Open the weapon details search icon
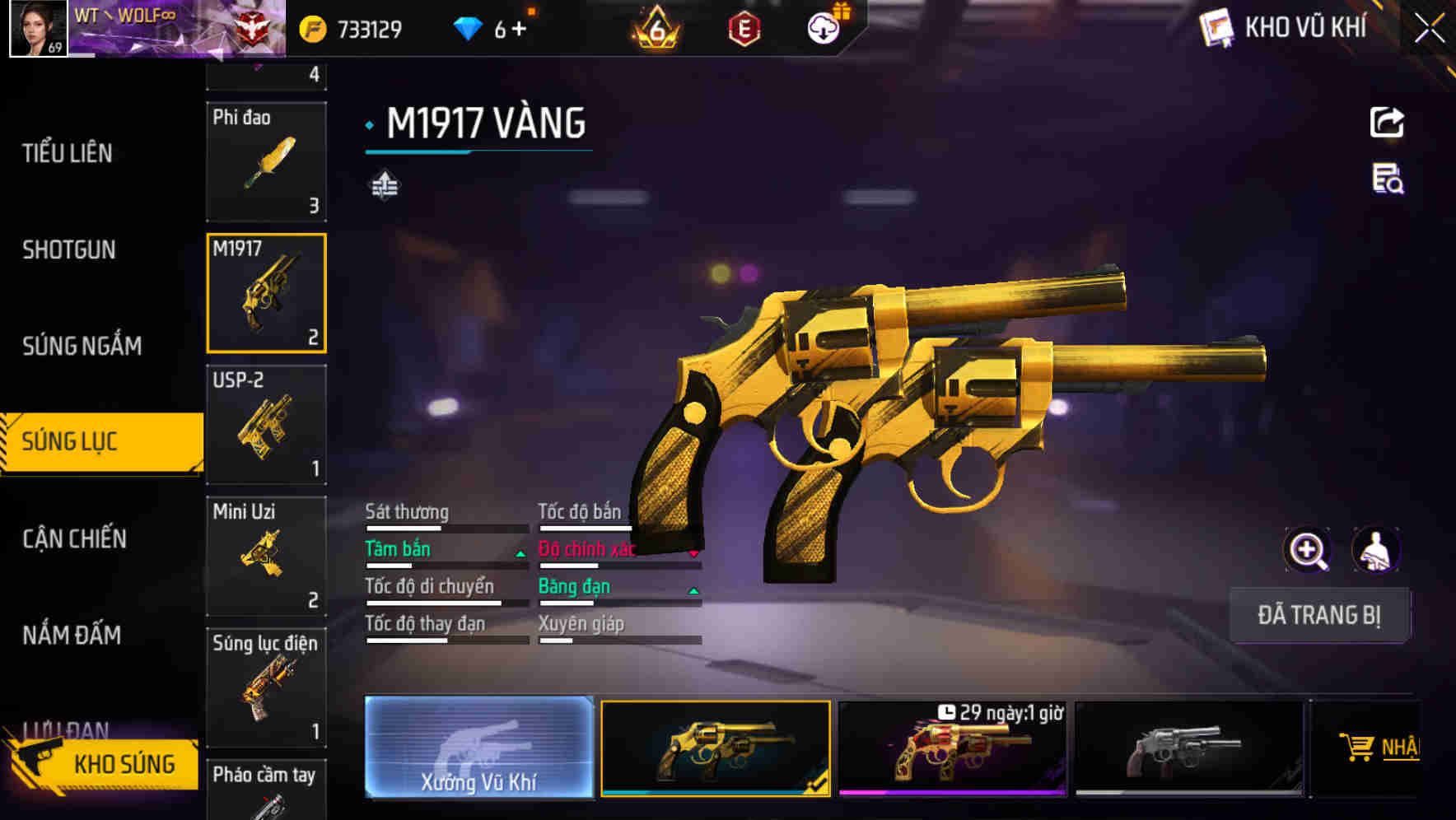Viewport: 1456px width, 820px height. [x=1387, y=179]
